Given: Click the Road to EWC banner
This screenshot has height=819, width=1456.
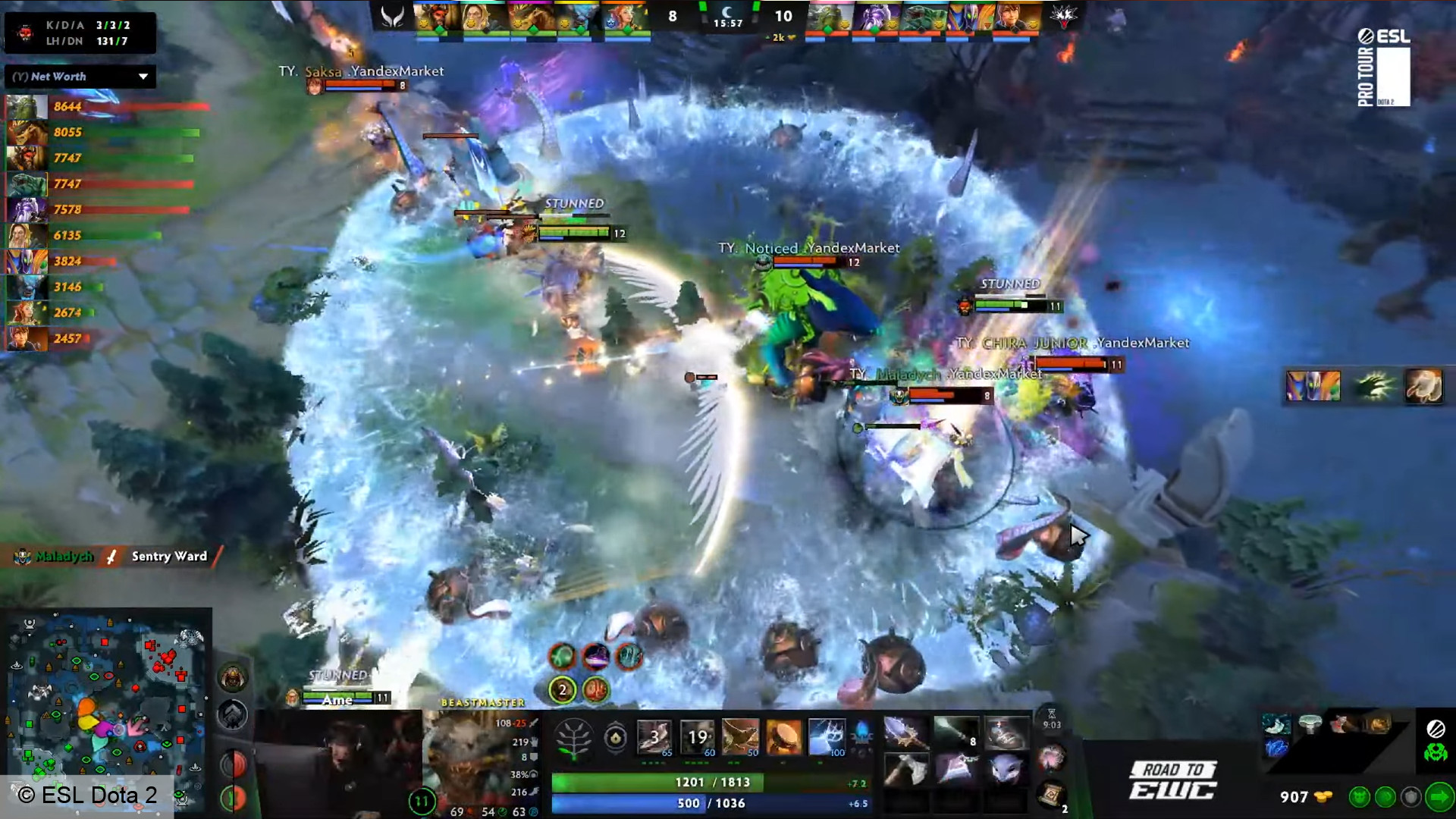Looking at the screenshot, I should coord(1173,778).
